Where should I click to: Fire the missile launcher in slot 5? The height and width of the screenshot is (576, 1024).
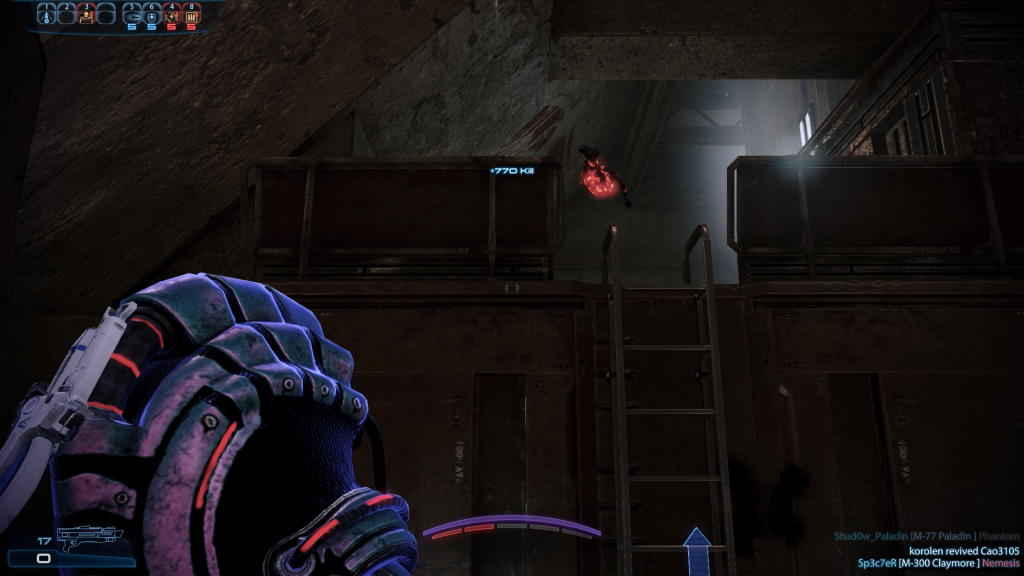pos(132,16)
